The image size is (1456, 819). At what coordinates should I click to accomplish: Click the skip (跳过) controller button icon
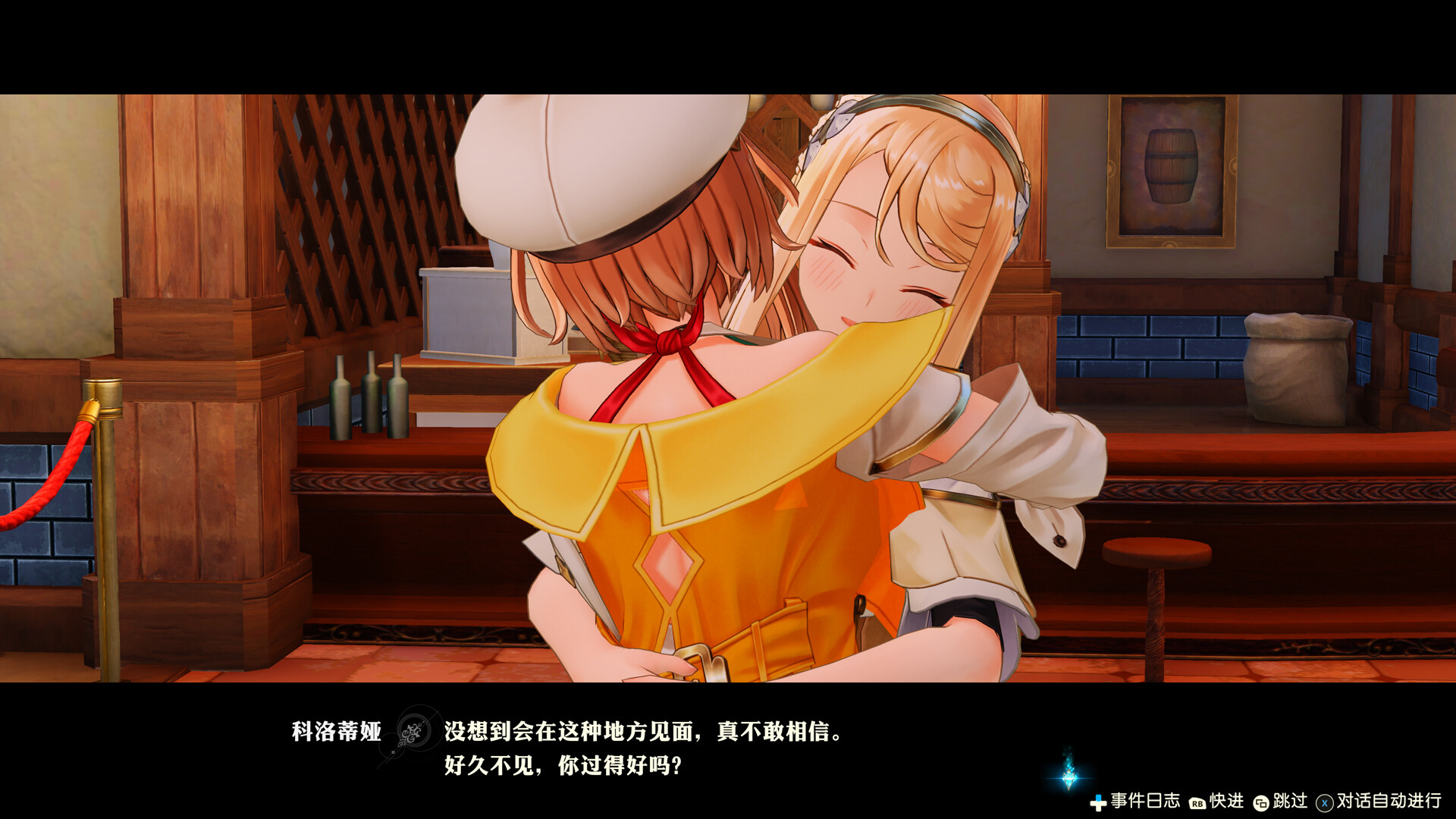(x=1261, y=802)
